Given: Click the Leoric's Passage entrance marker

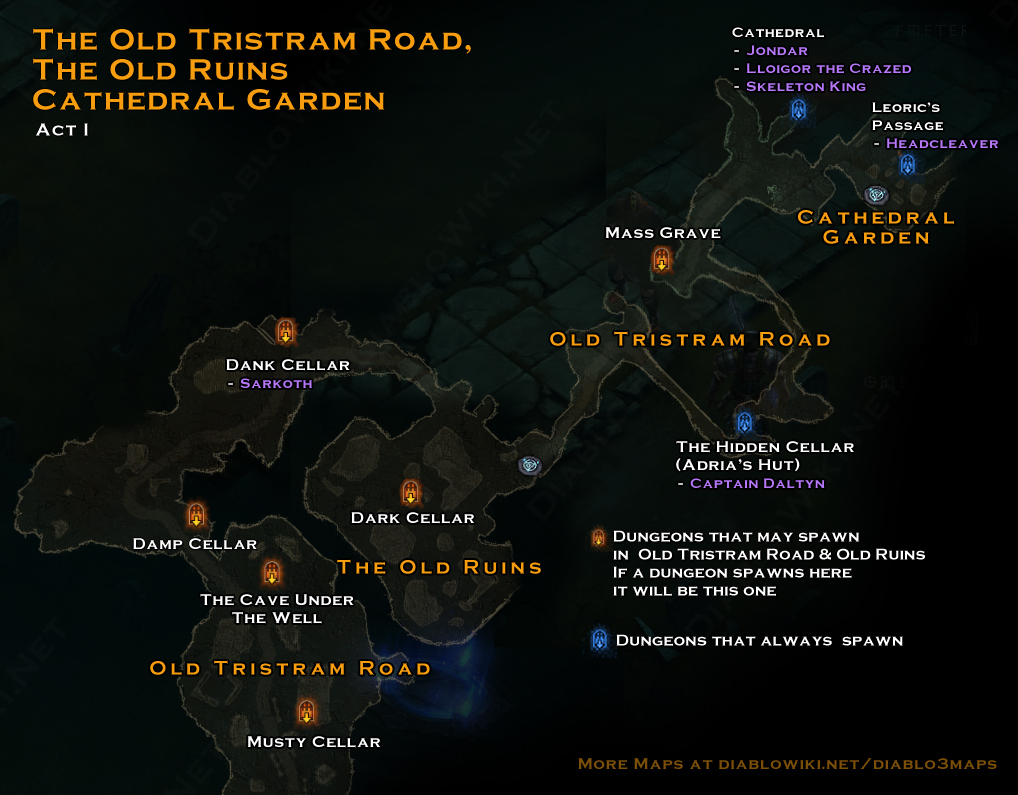Looking at the screenshot, I should [907, 164].
